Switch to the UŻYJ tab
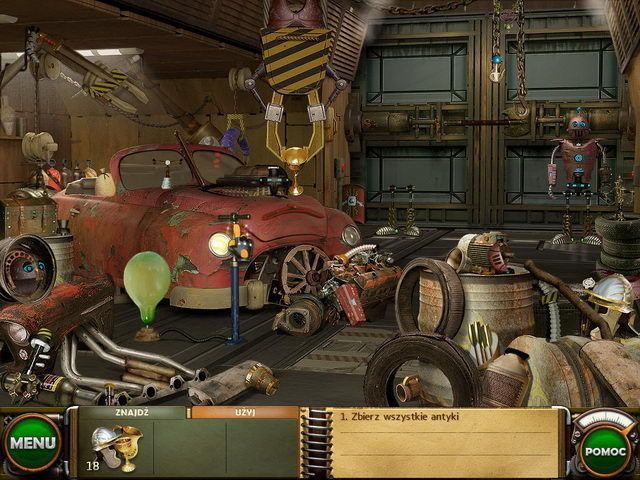 (244, 412)
